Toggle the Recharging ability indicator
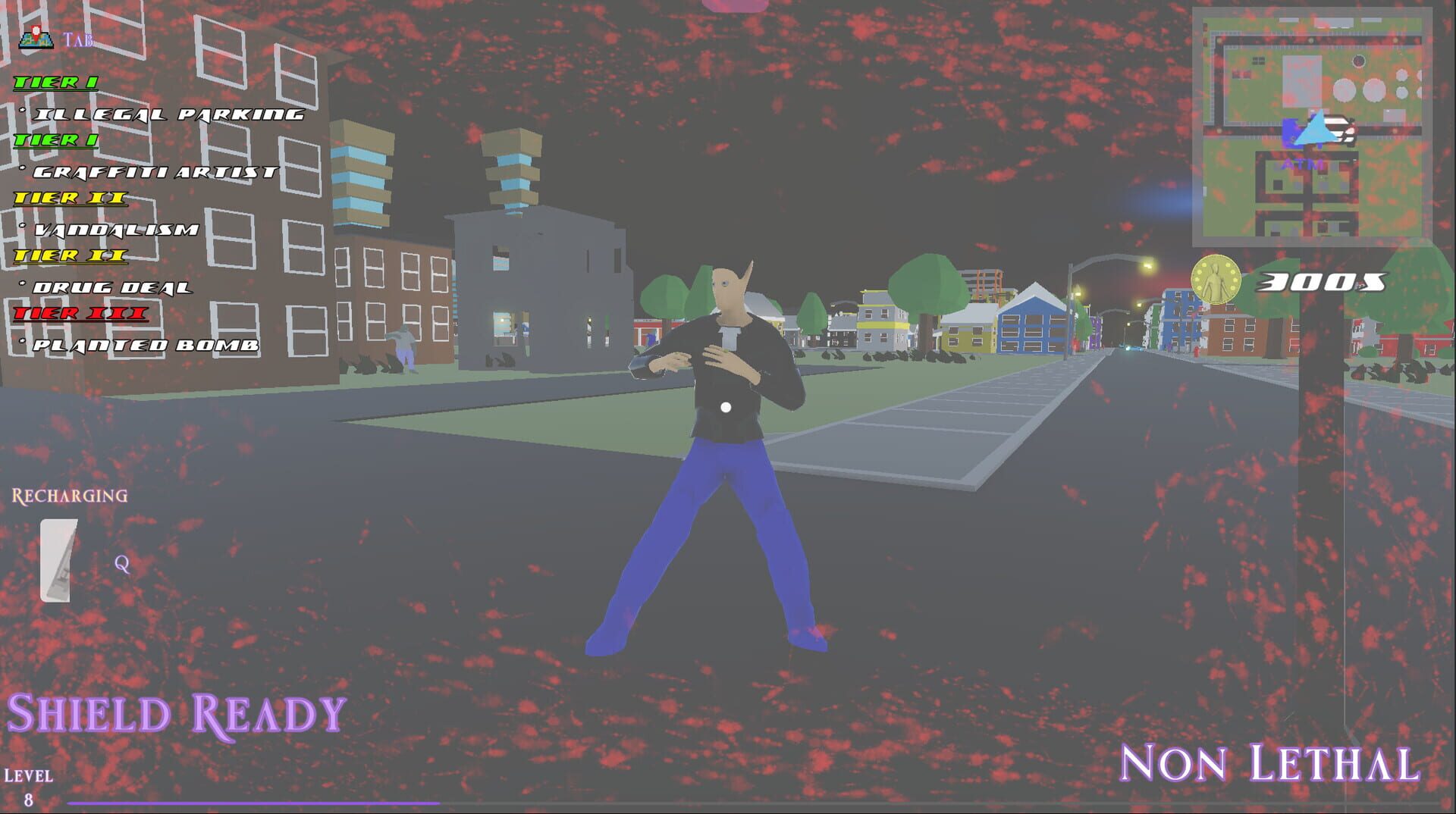1456x814 pixels. [x=68, y=496]
